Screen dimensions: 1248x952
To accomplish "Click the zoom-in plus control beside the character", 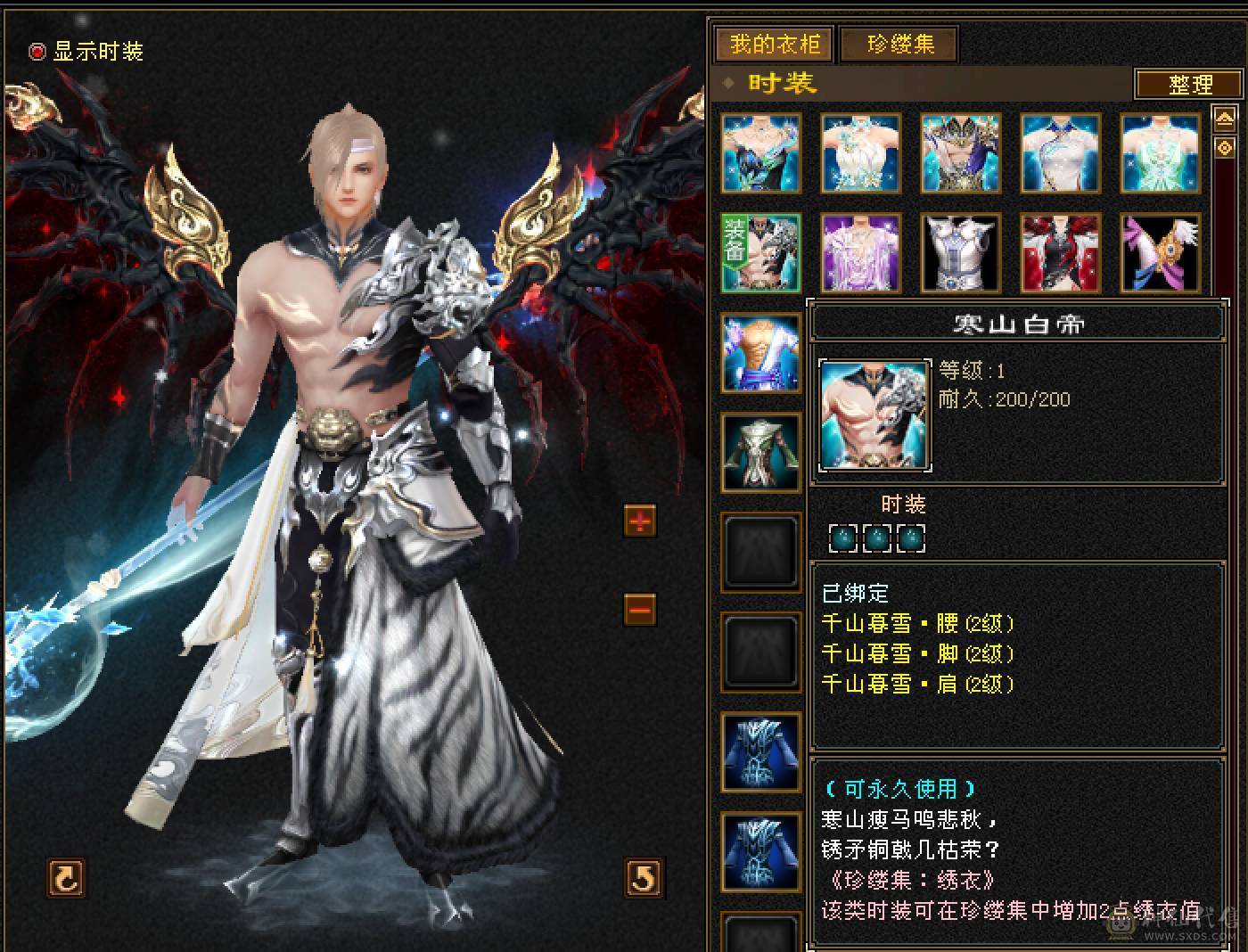I will [x=640, y=521].
